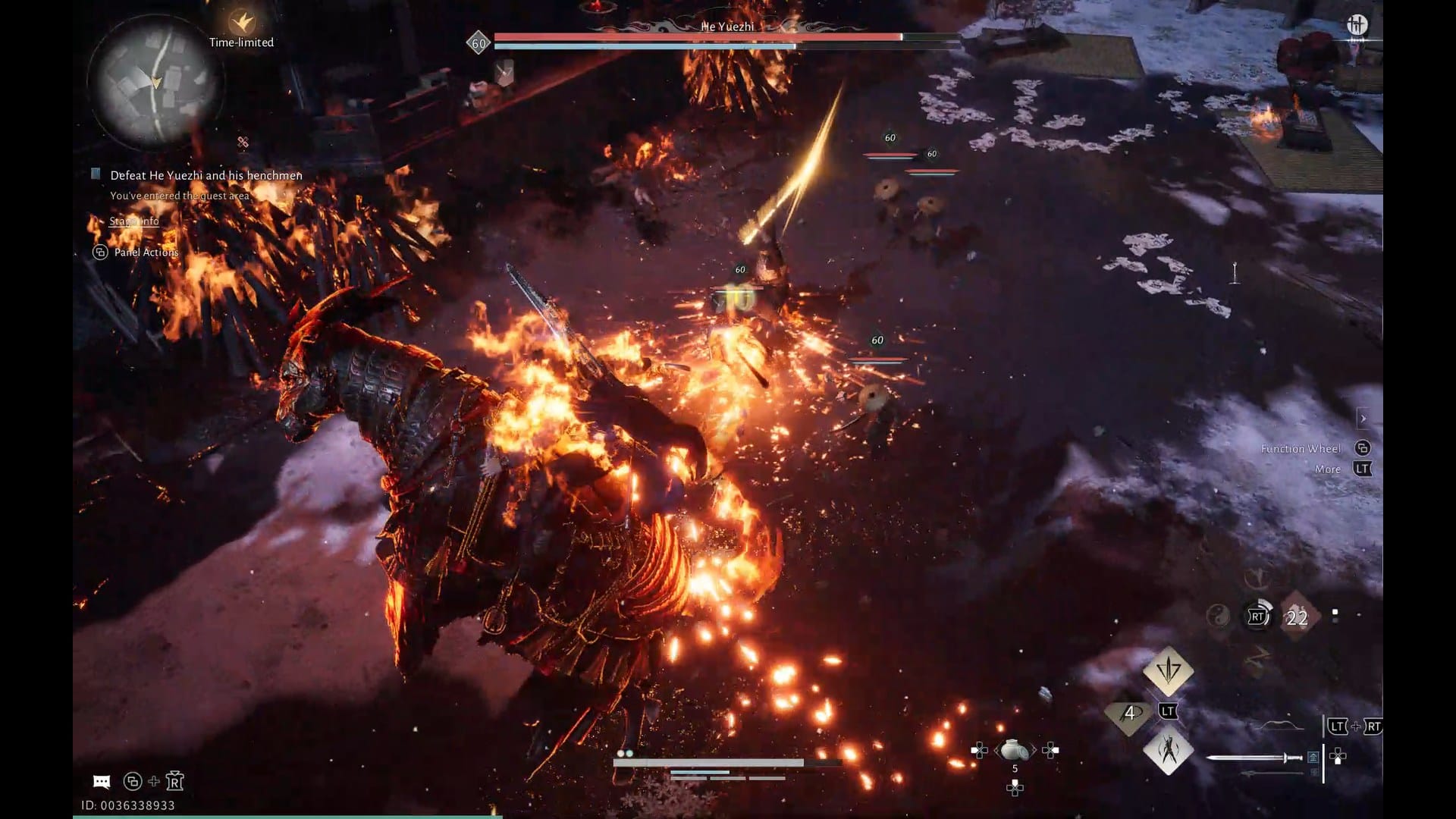Toggle the objective marker checkbox beside Defeat He Yuezhi
The image size is (1456, 819).
pos(96,174)
